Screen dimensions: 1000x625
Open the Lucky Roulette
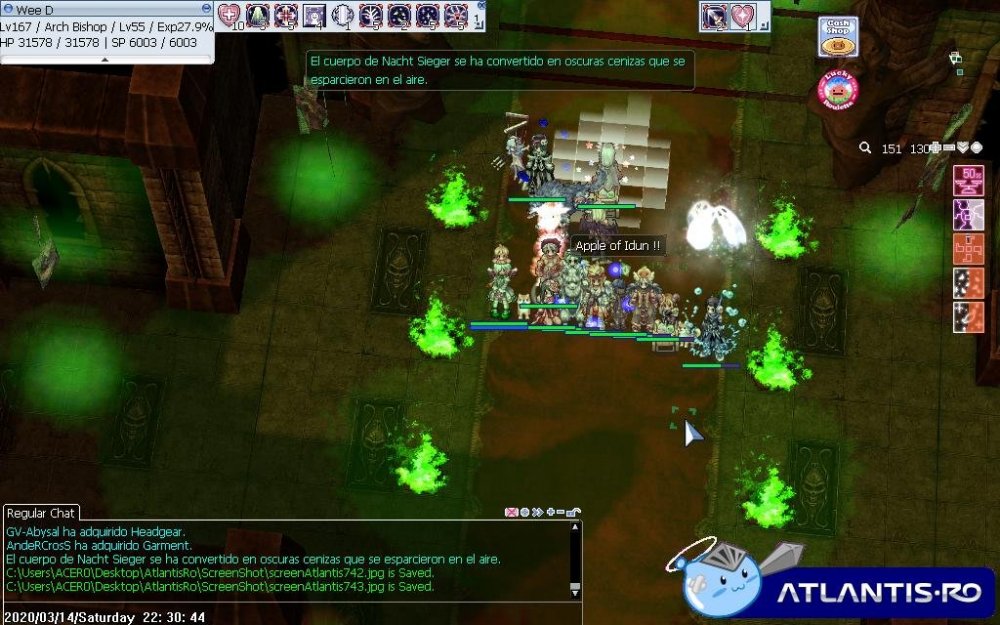[838, 90]
